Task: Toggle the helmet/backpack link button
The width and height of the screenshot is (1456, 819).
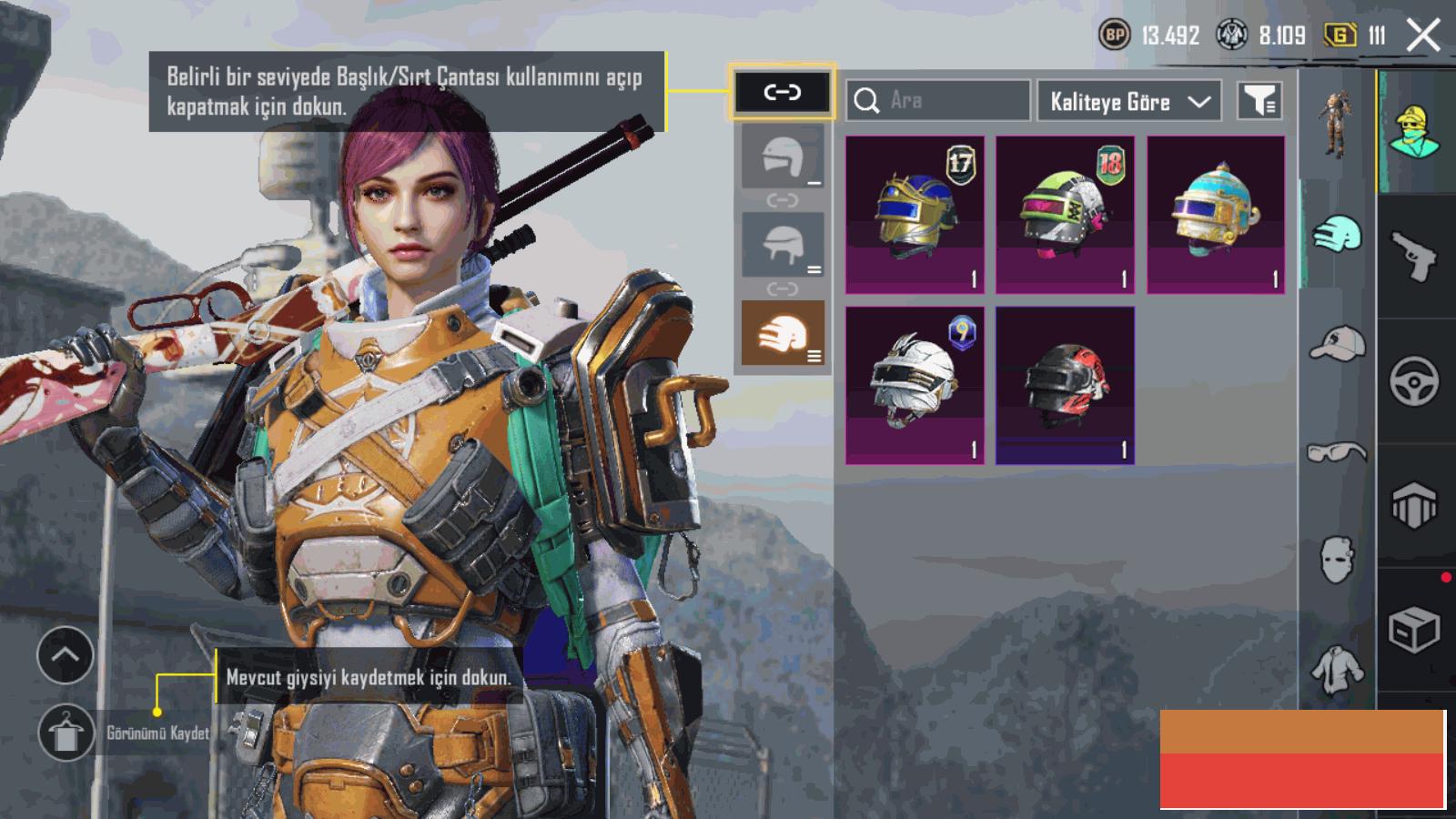Action: point(782,92)
